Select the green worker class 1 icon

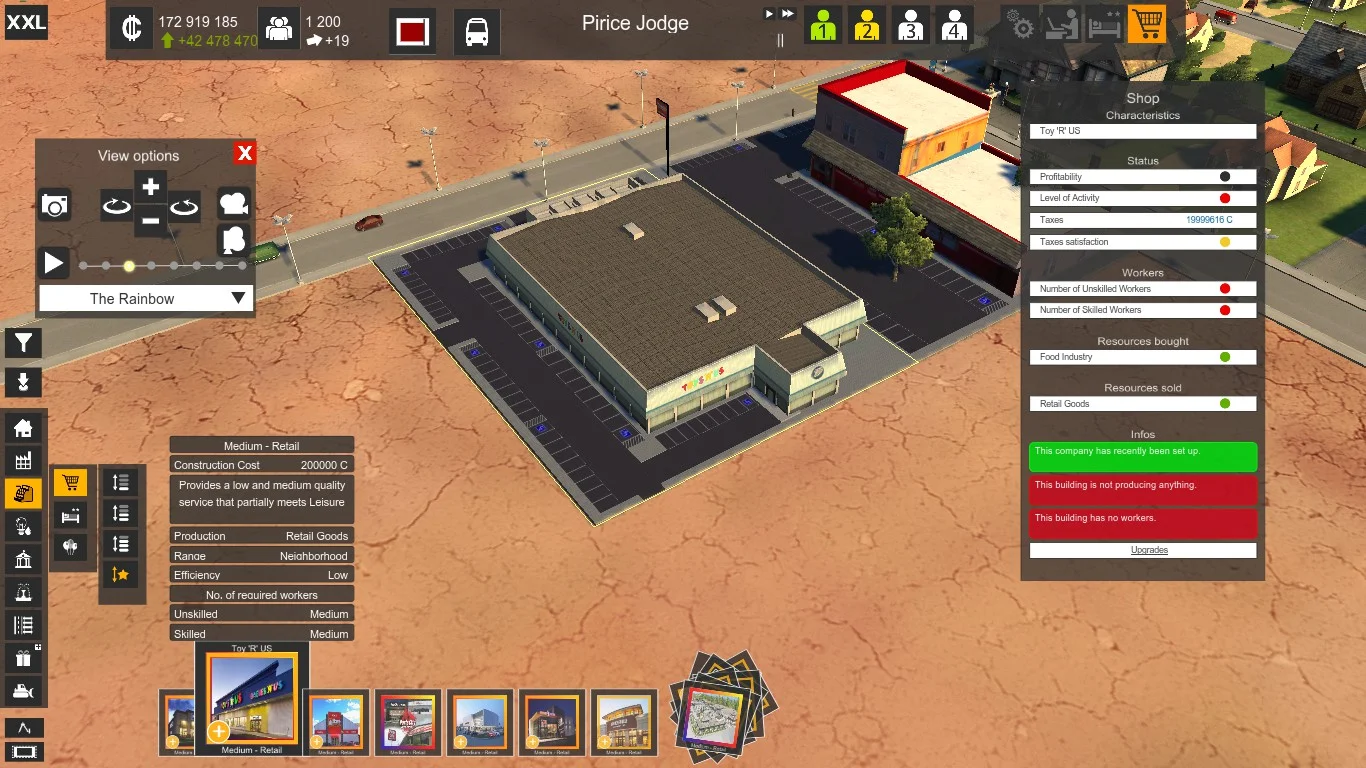[x=823, y=25]
